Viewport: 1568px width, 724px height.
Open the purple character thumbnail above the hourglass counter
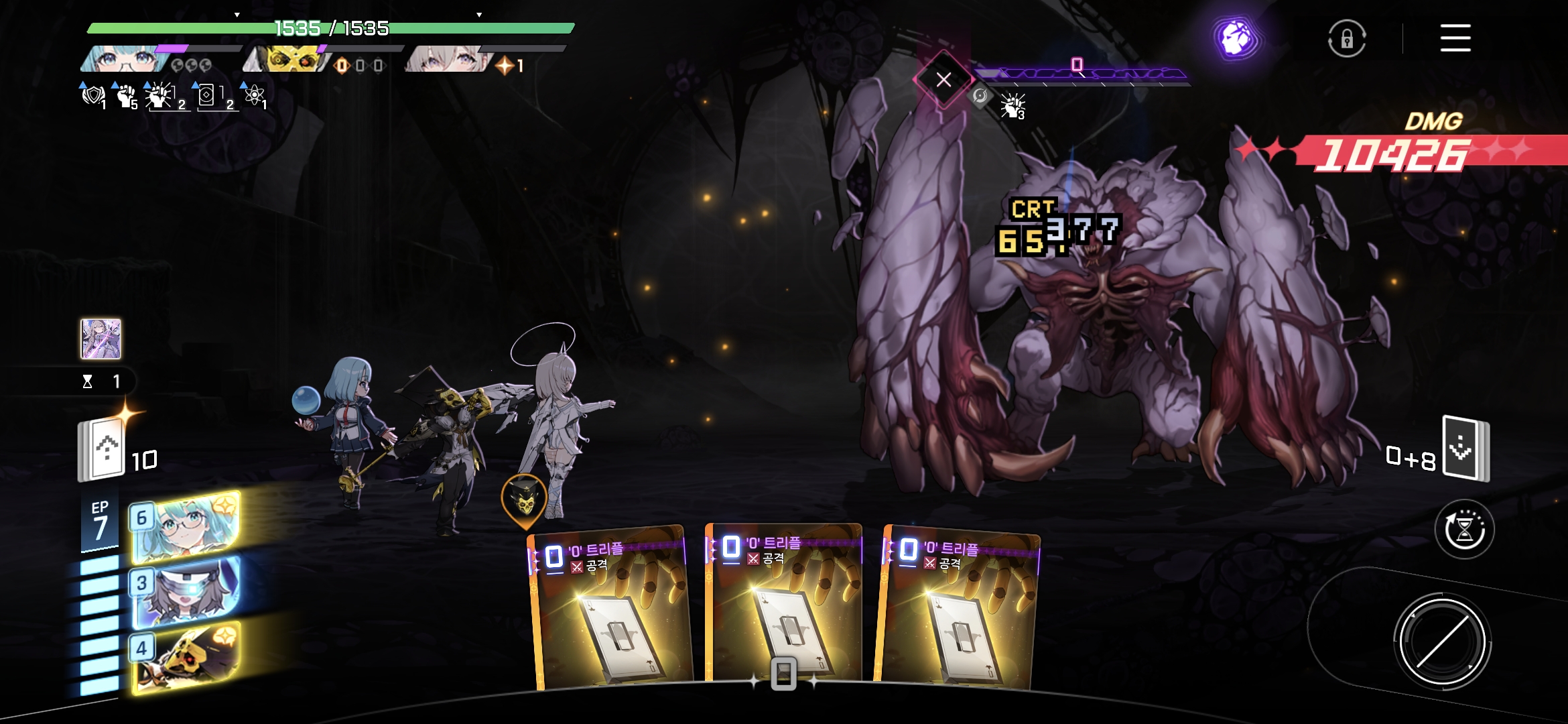(101, 339)
